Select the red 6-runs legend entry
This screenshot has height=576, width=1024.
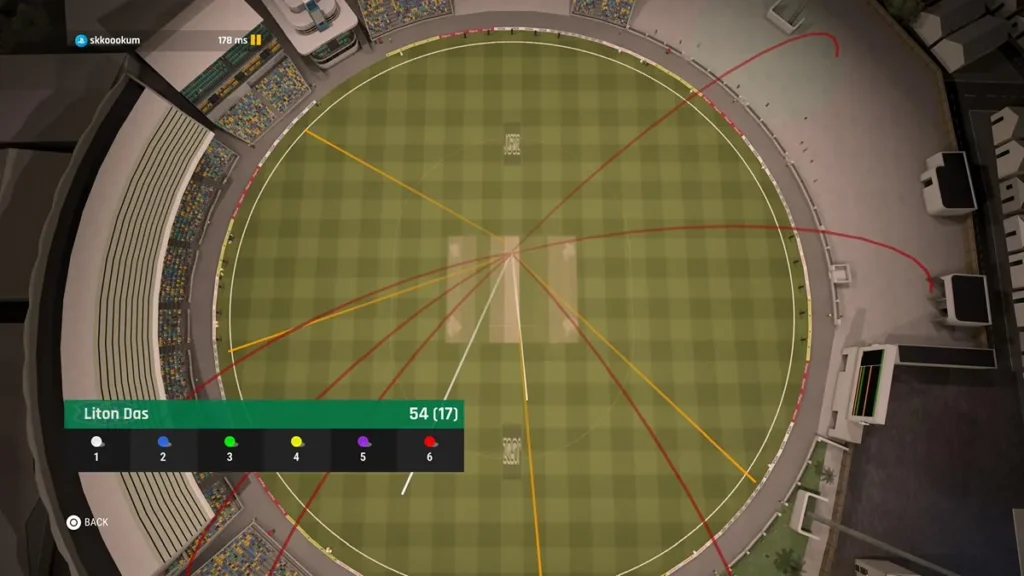[430, 448]
